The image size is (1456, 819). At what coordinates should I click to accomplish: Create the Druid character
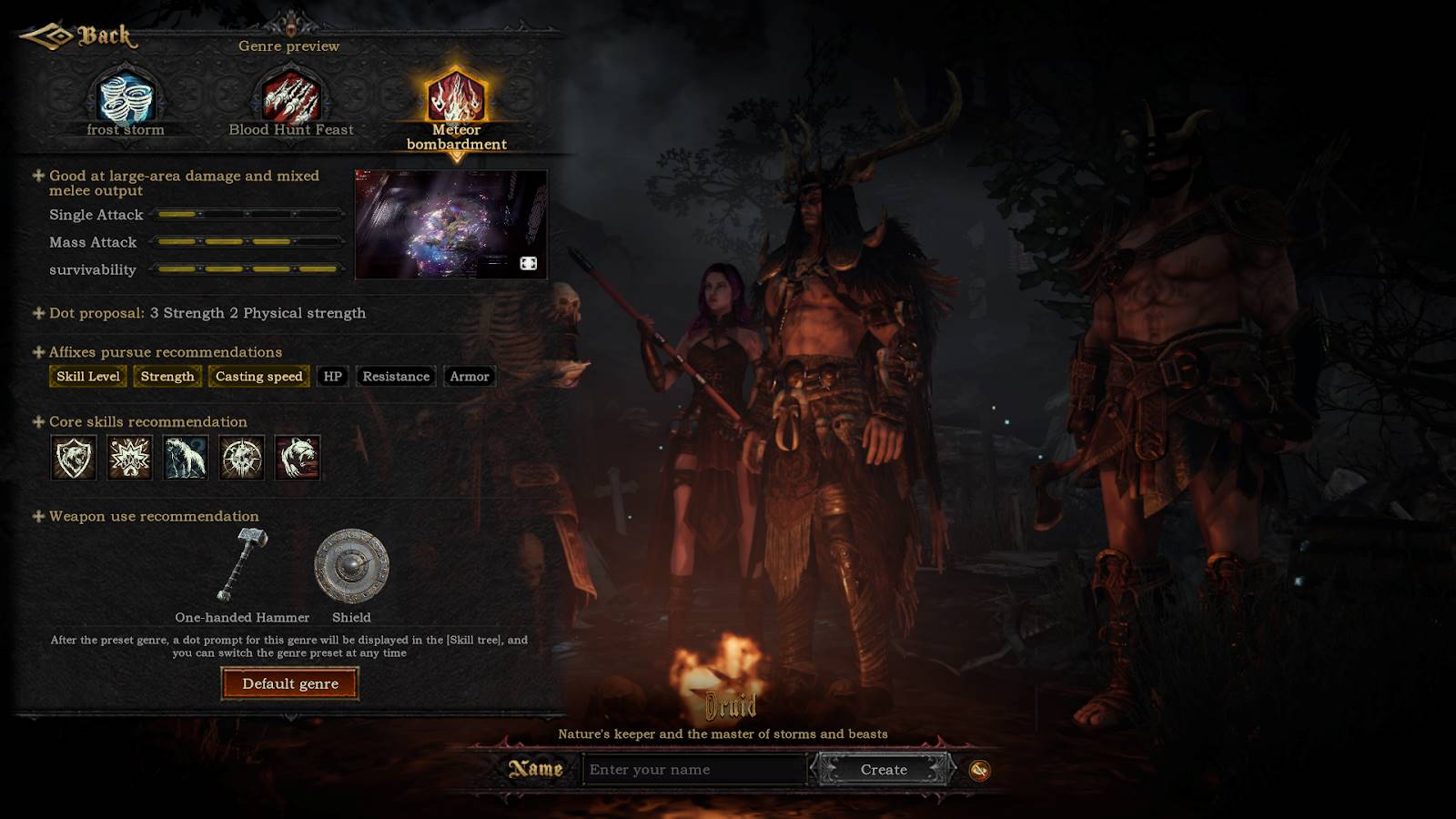(x=884, y=770)
